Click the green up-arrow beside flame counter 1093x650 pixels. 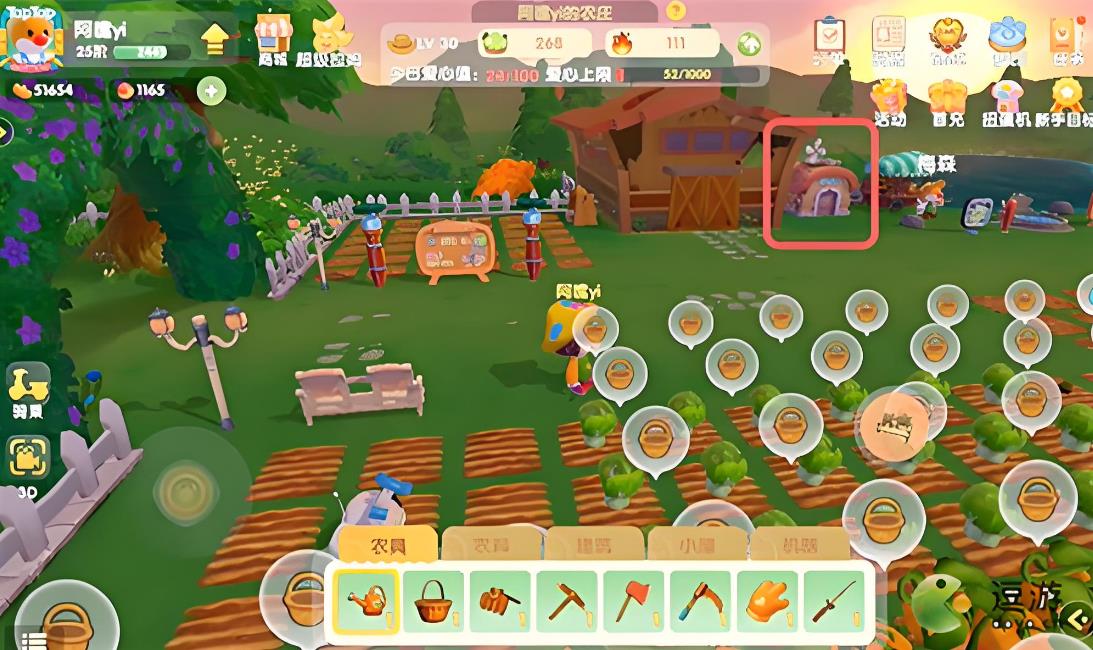[x=749, y=44]
